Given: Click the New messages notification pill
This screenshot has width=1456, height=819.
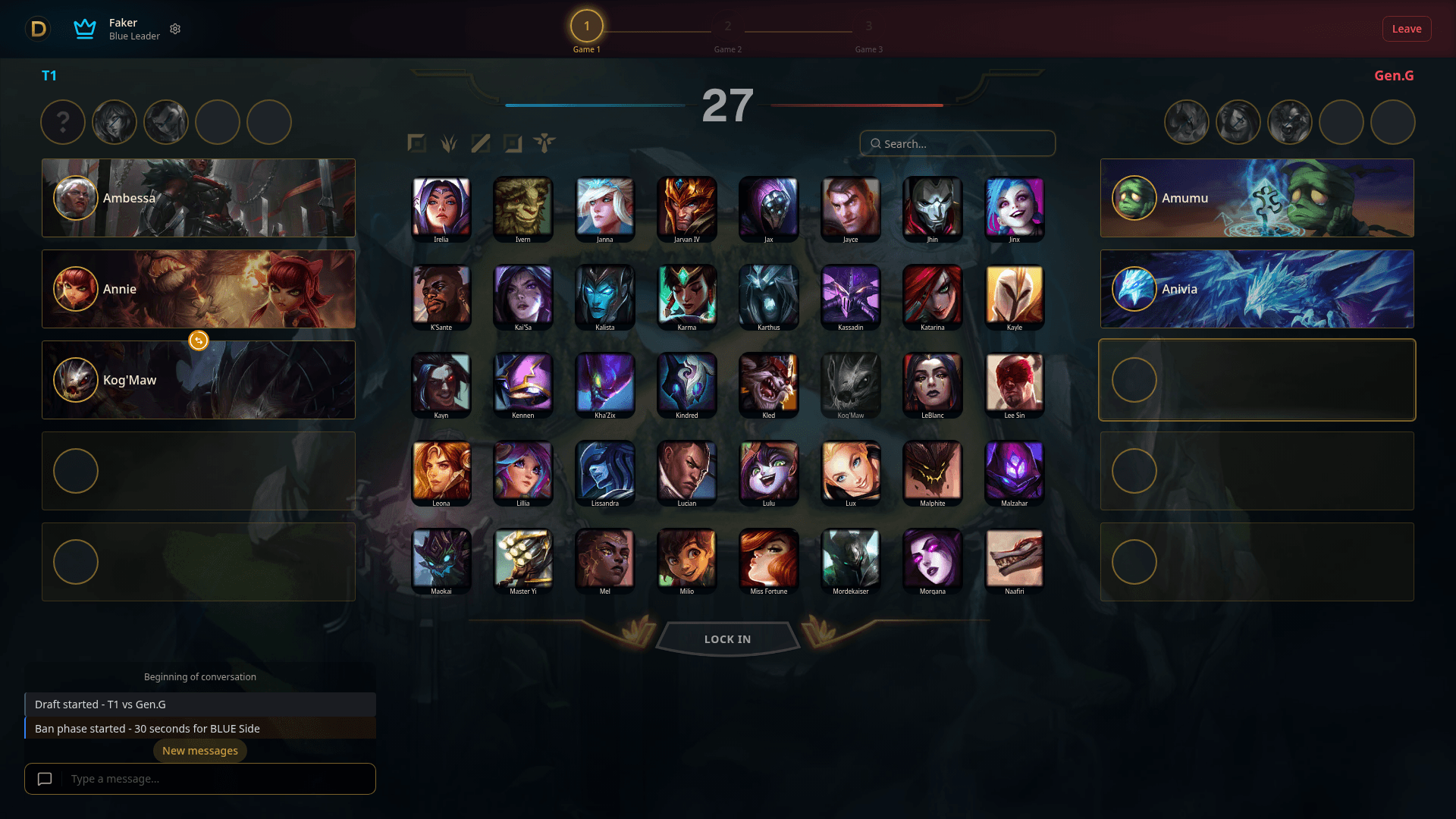Looking at the screenshot, I should 199,750.
